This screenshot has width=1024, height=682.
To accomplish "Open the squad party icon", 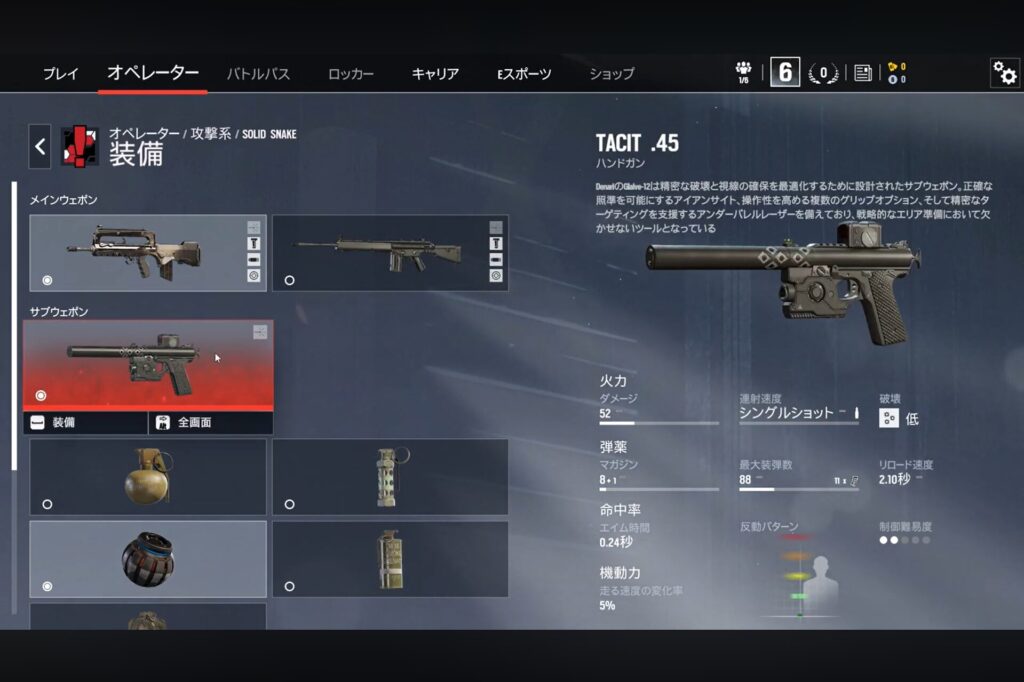I will click(743, 72).
